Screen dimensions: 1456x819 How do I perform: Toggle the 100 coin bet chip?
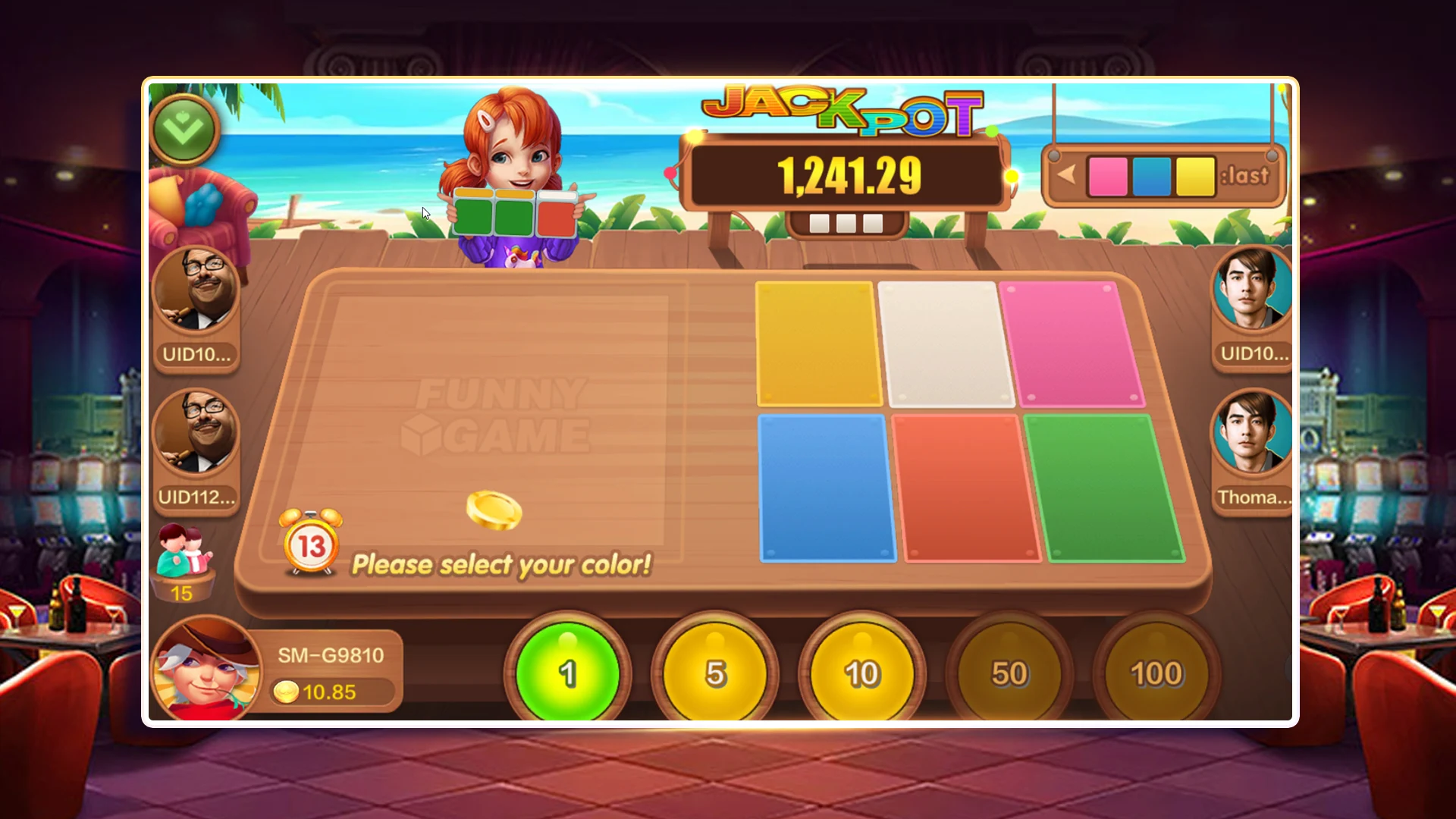pyautogui.click(x=1156, y=672)
